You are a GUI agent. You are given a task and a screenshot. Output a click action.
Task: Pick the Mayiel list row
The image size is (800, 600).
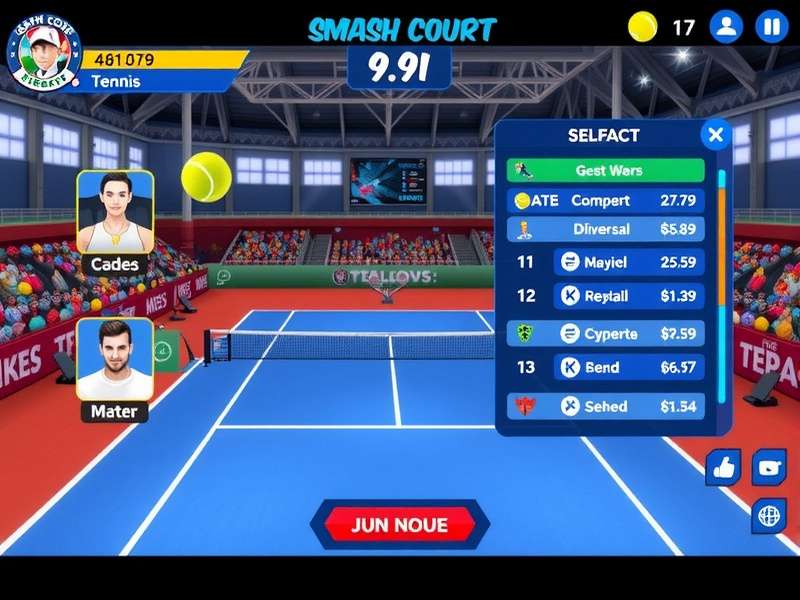pyautogui.click(x=628, y=263)
